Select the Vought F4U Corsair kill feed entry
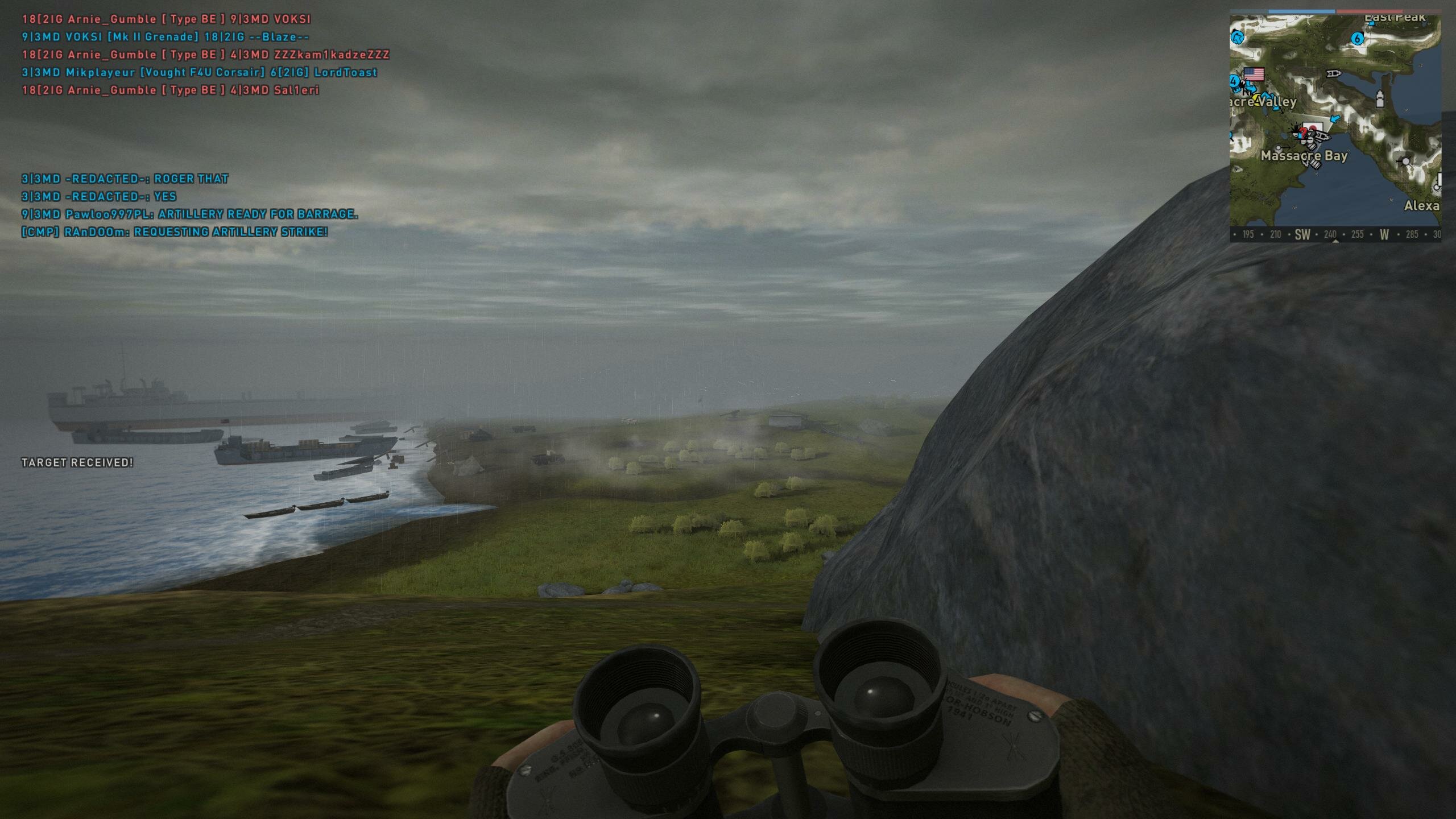This screenshot has width=1456, height=819. click(200, 72)
